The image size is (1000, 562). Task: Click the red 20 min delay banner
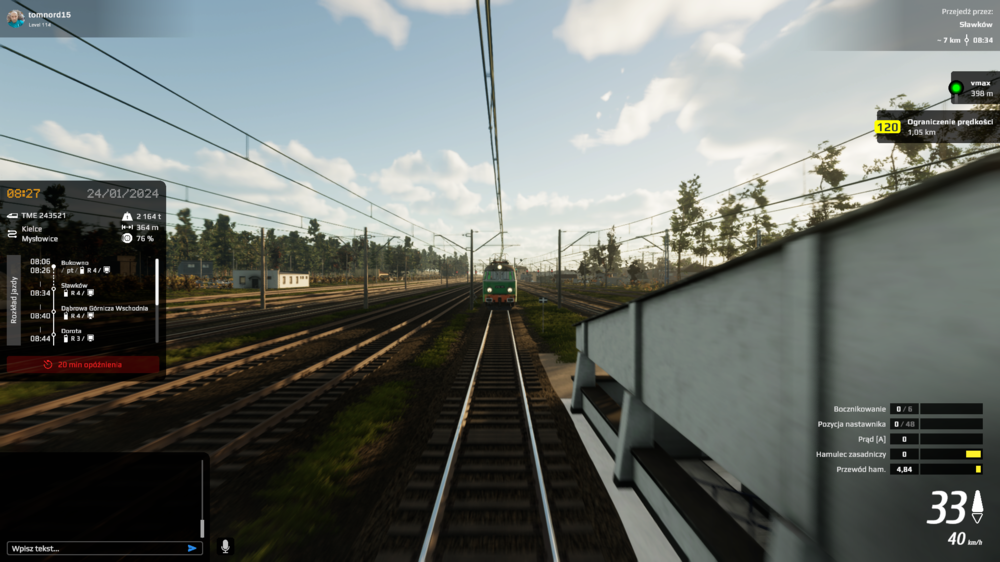[83, 365]
